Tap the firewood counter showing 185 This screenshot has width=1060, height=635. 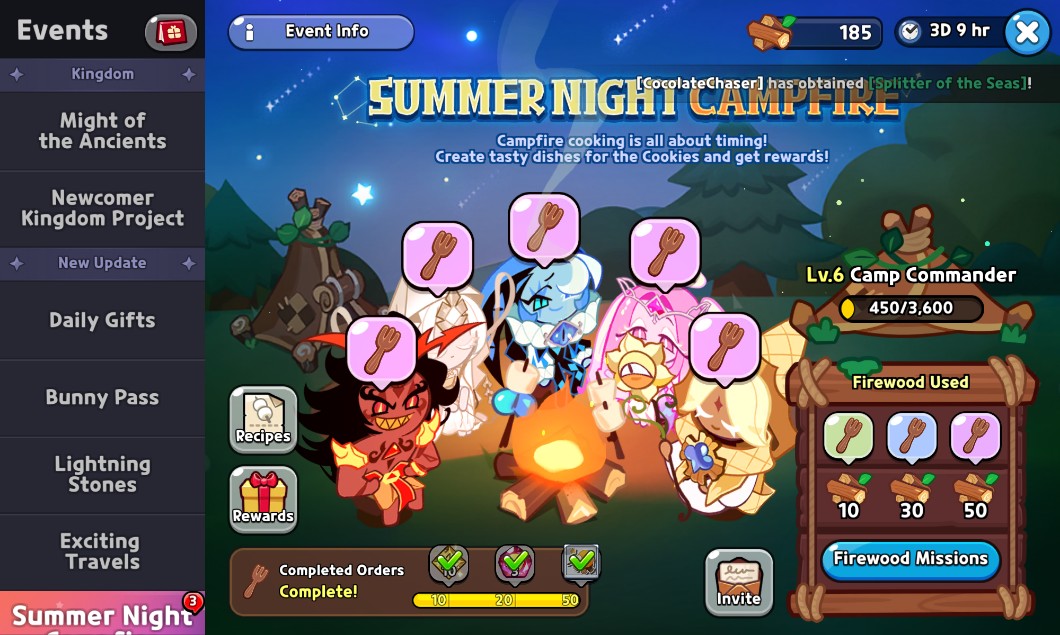(x=816, y=32)
